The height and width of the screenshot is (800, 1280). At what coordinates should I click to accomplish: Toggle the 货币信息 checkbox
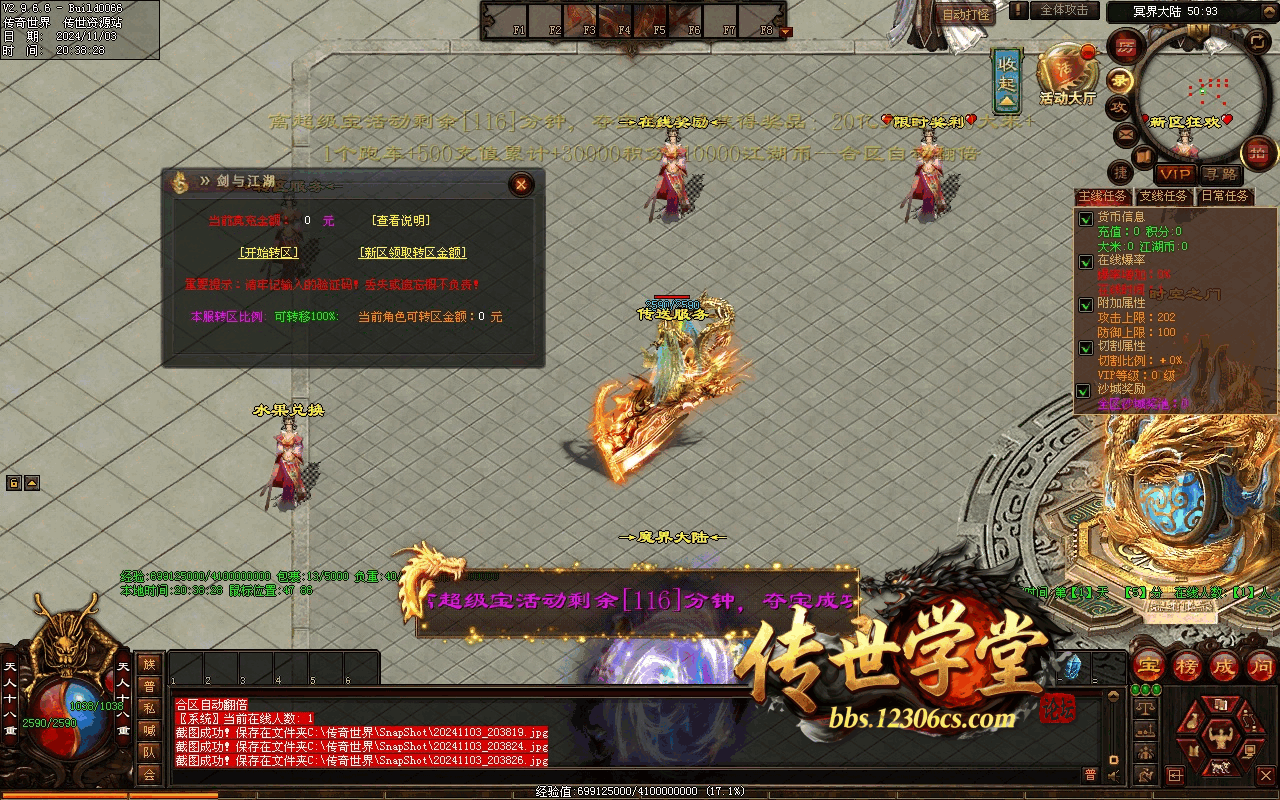(x=1085, y=219)
